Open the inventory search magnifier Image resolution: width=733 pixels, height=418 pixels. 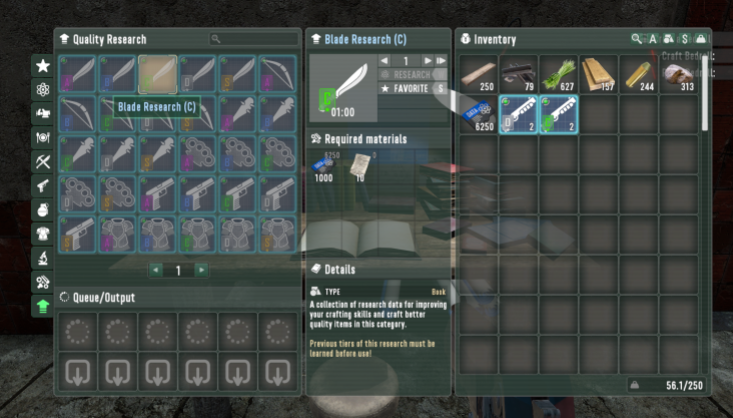click(636, 39)
